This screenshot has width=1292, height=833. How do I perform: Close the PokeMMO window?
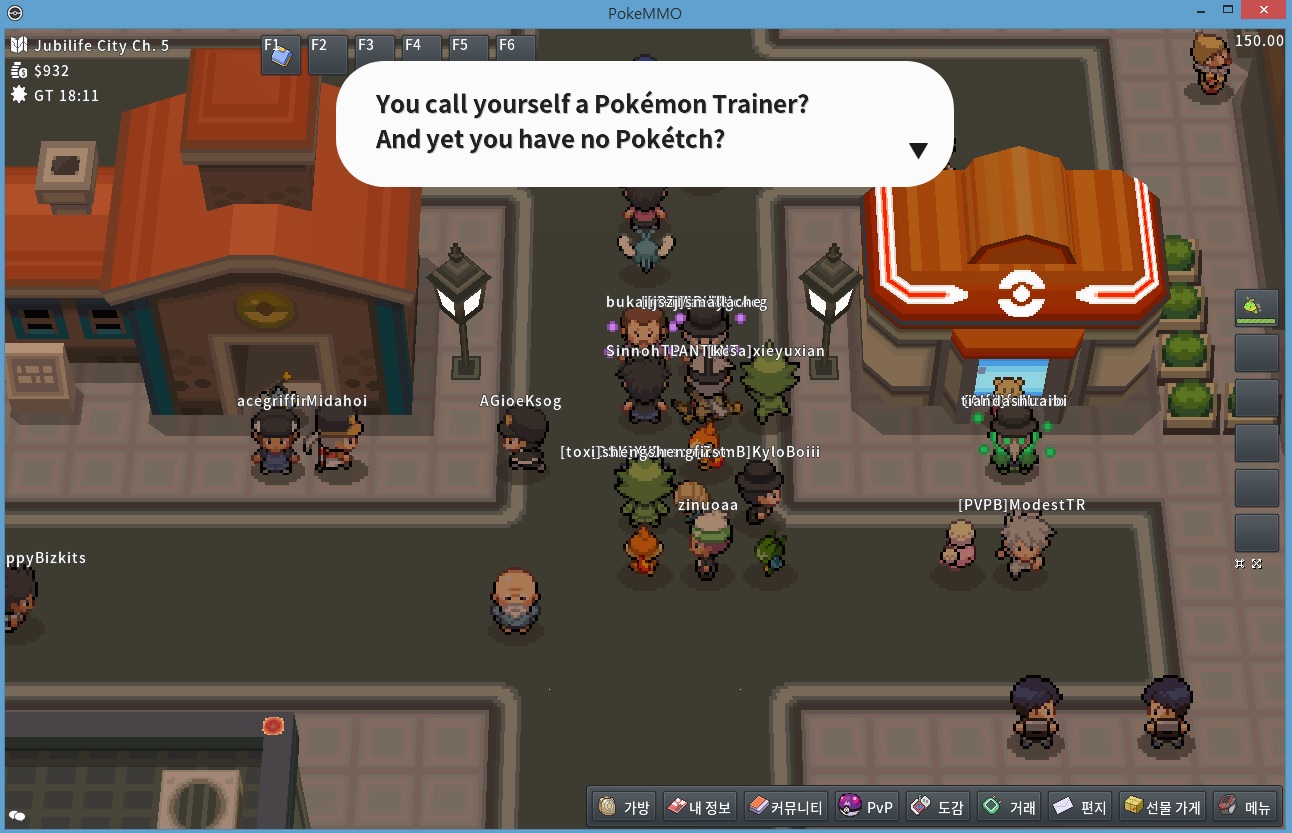(x=1263, y=10)
